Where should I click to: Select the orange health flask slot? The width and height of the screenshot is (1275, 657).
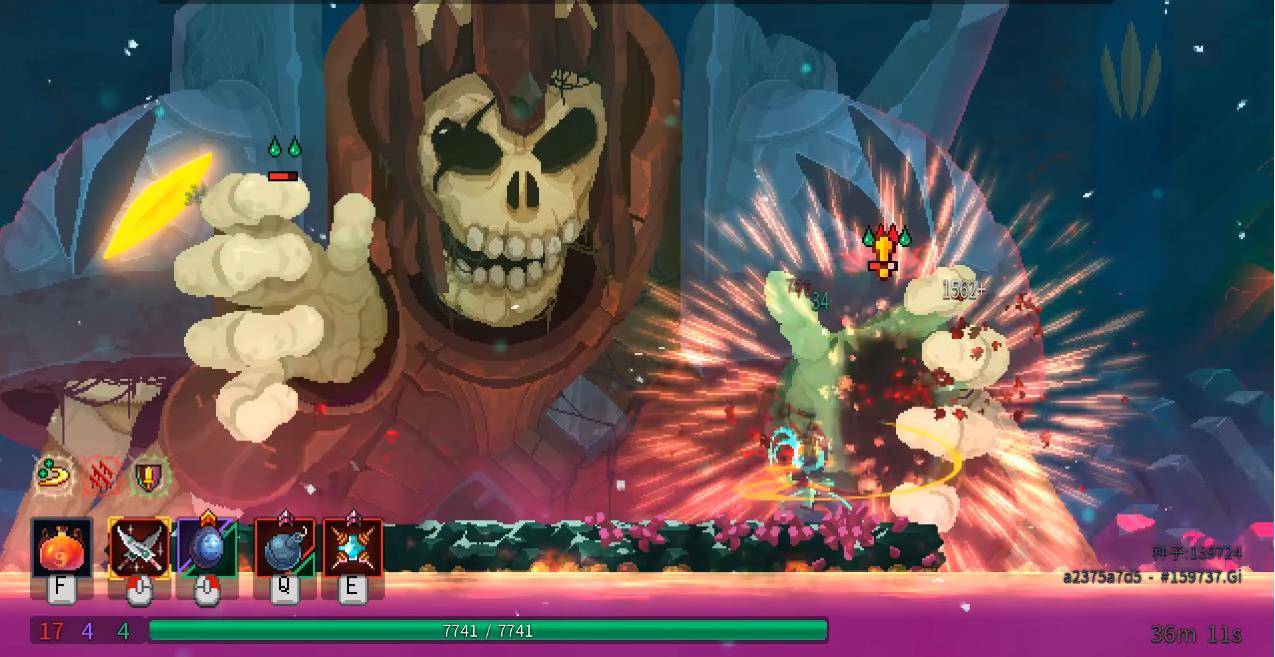pos(61,547)
